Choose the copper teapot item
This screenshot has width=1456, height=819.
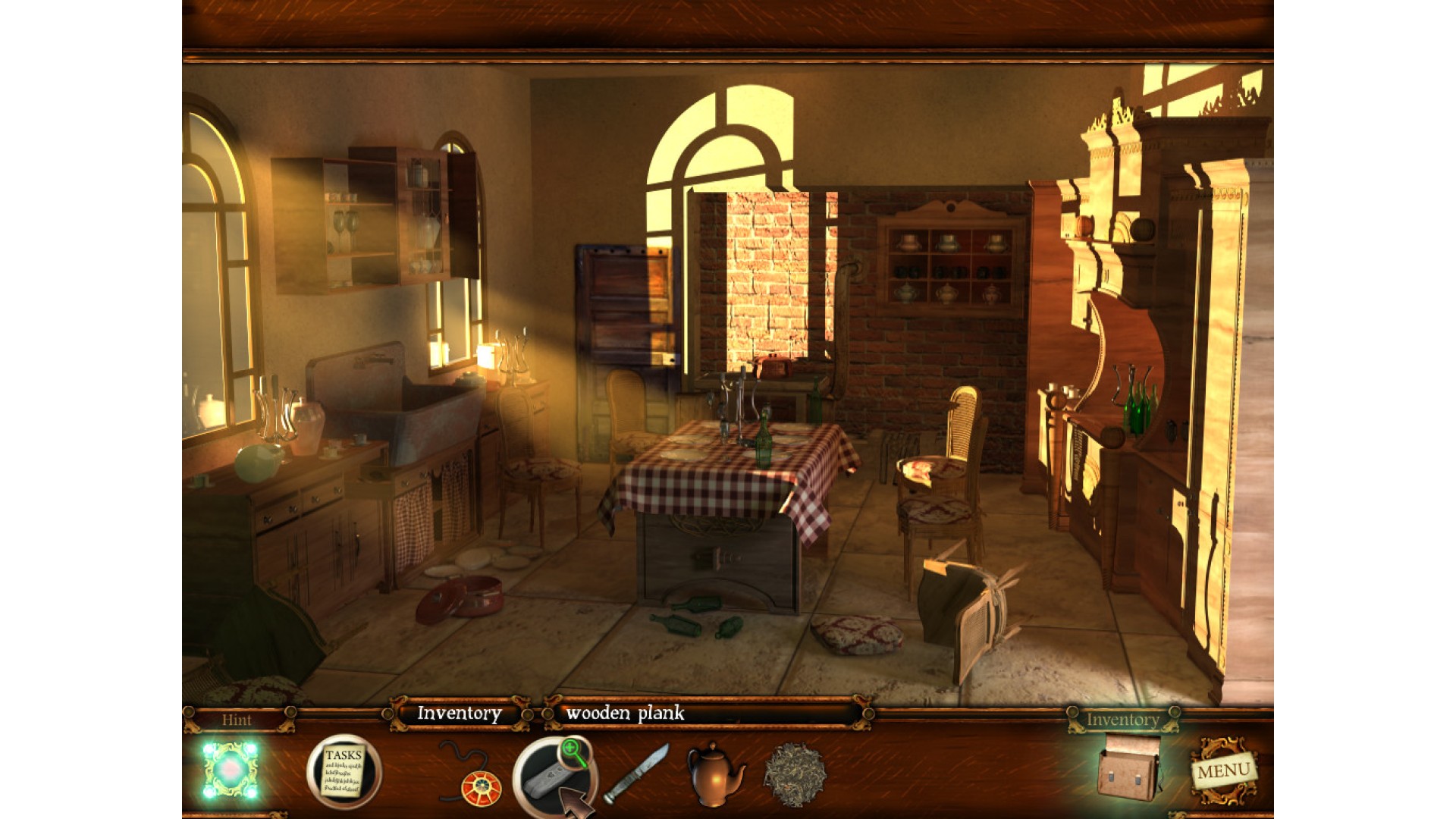coord(714,773)
